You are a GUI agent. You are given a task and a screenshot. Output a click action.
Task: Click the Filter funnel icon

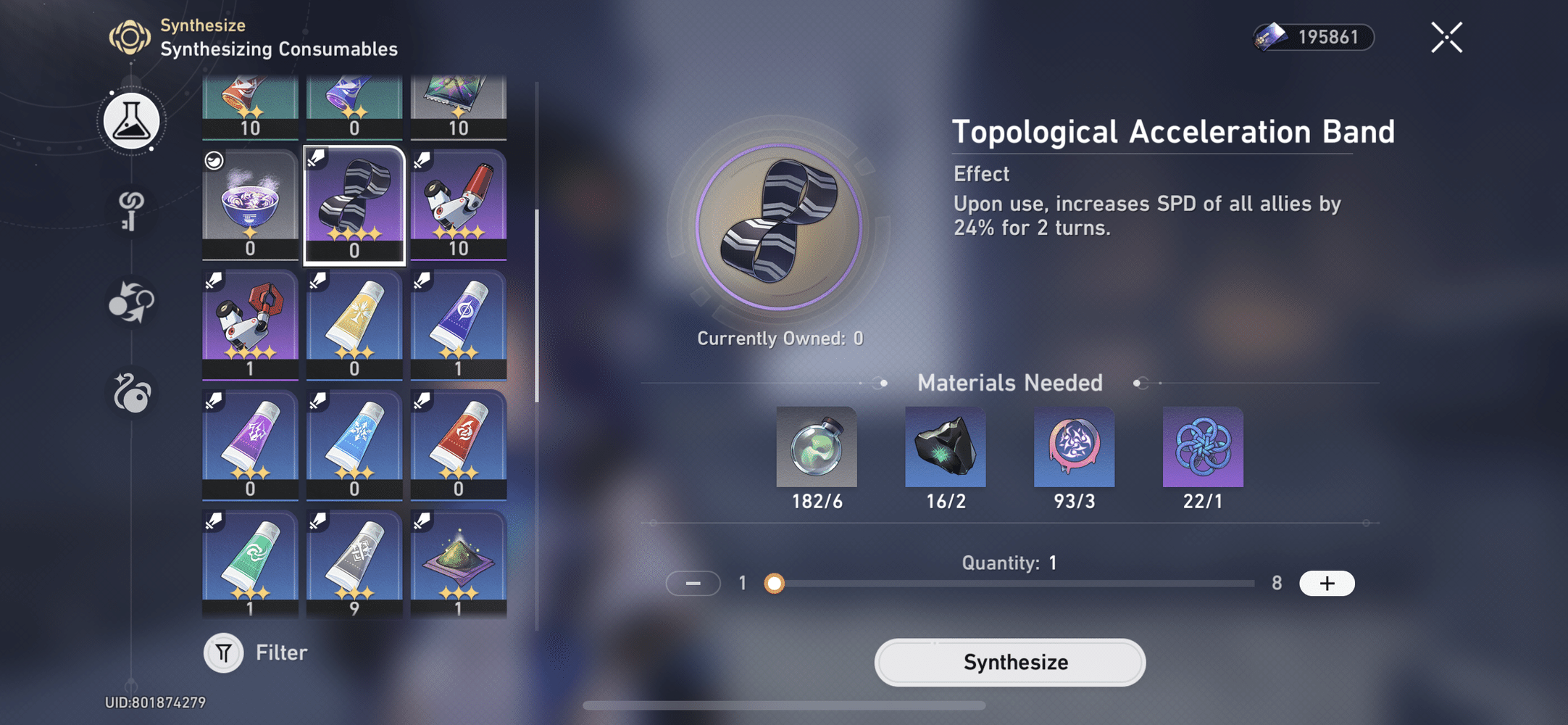coord(223,652)
